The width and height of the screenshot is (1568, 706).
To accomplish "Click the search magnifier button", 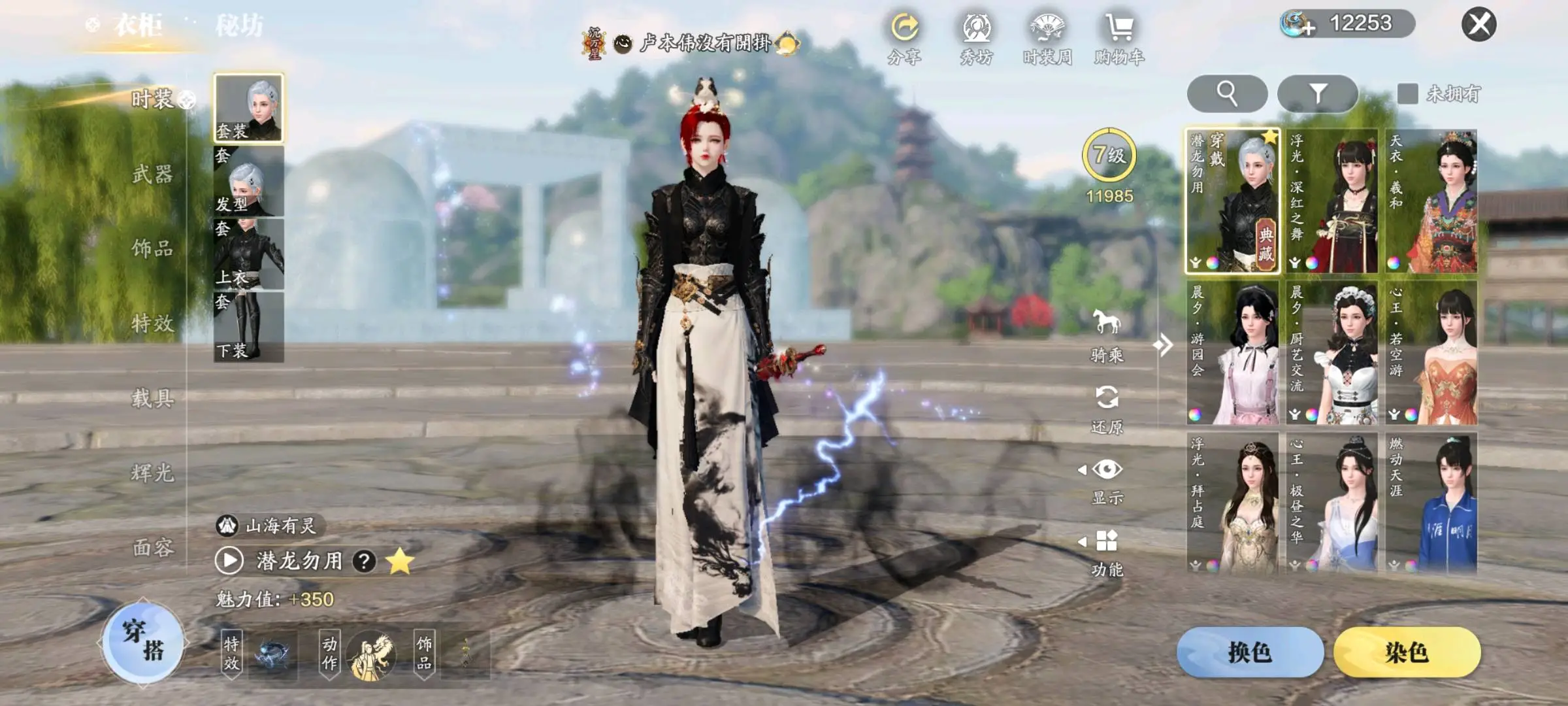I will pyautogui.click(x=1227, y=93).
